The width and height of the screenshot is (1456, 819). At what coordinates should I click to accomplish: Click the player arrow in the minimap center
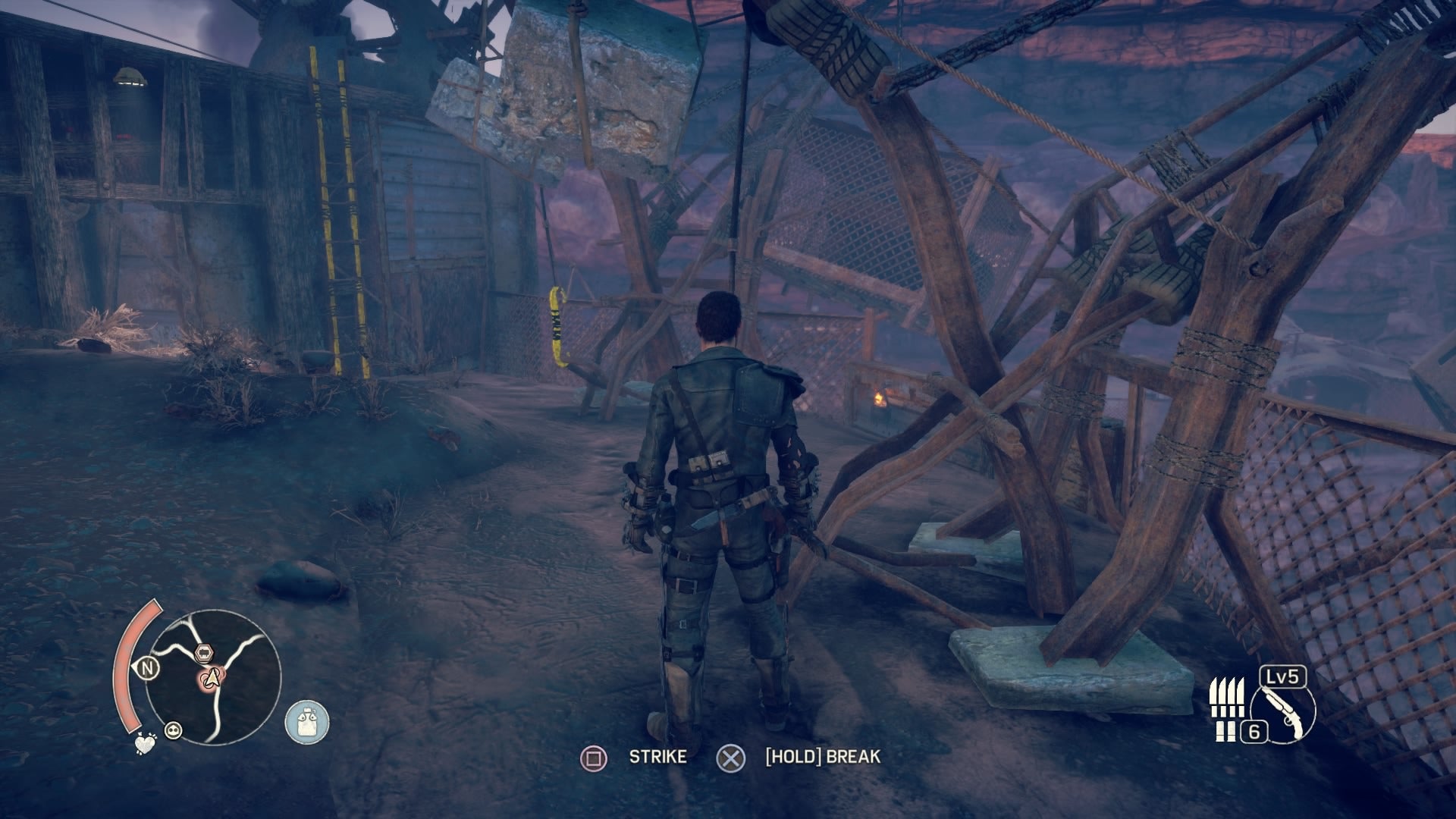212,679
